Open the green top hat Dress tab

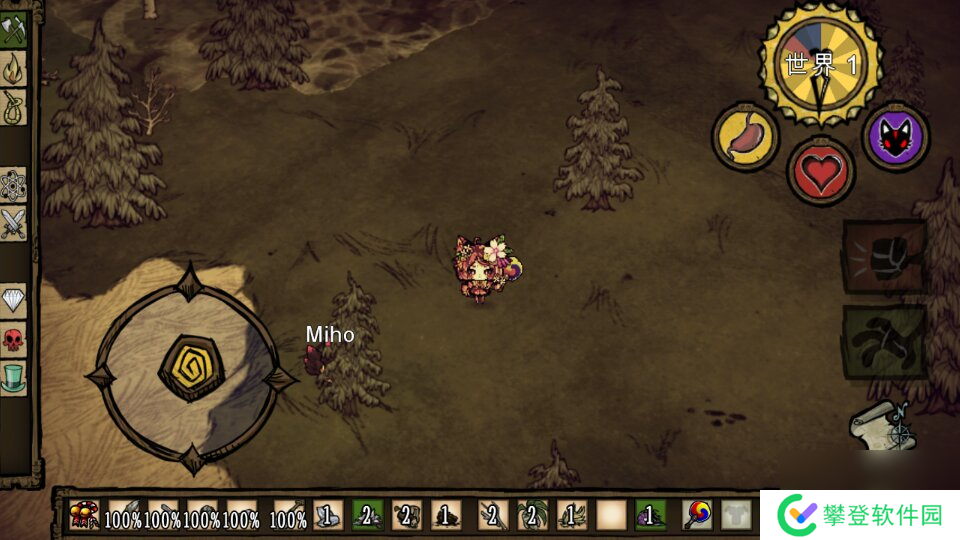pyautogui.click(x=13, y=378)
